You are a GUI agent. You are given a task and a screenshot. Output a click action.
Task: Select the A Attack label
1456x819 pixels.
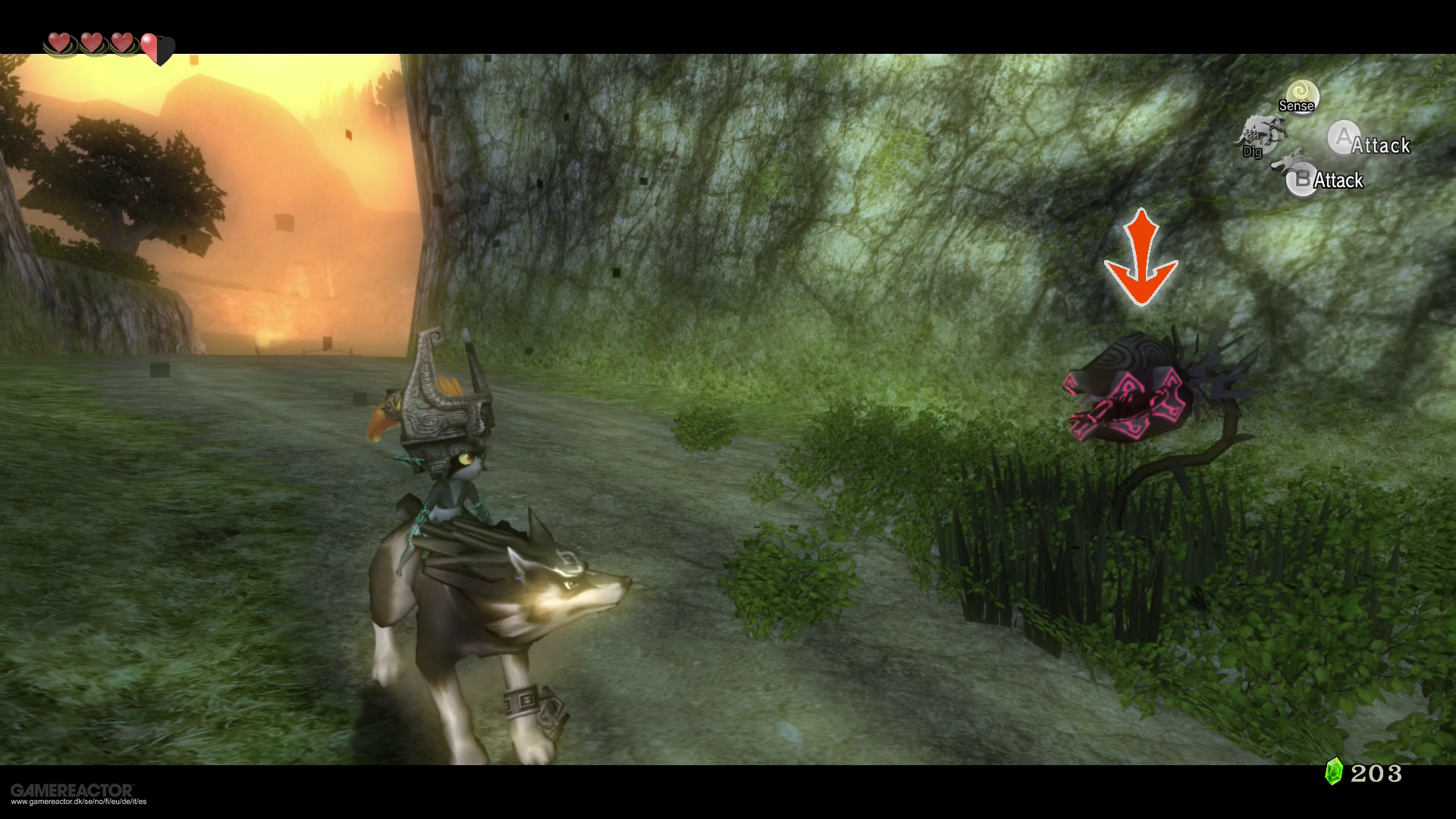coord(1380,146)
